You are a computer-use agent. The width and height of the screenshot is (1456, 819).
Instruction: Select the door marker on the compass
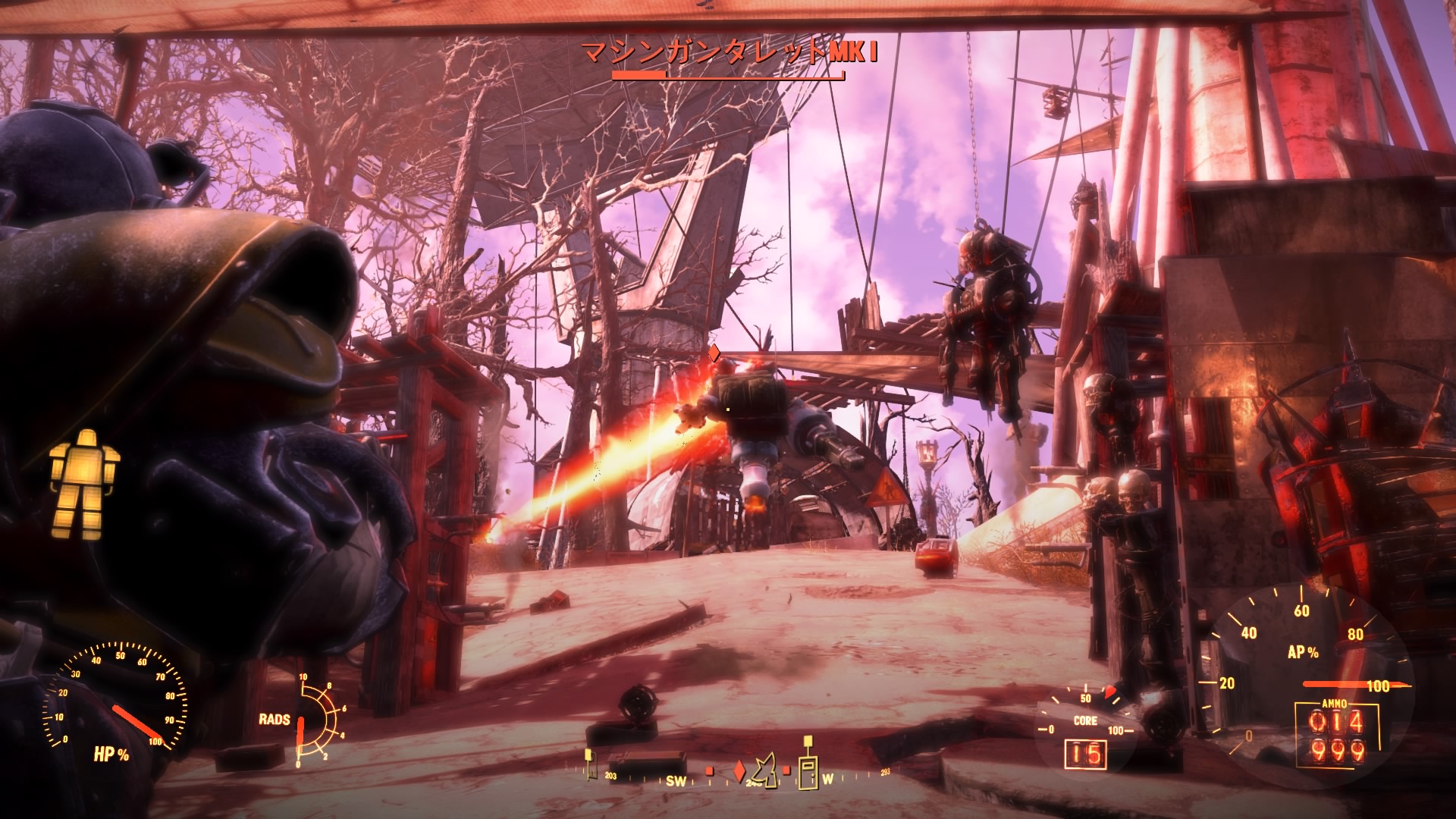point(808,773)
